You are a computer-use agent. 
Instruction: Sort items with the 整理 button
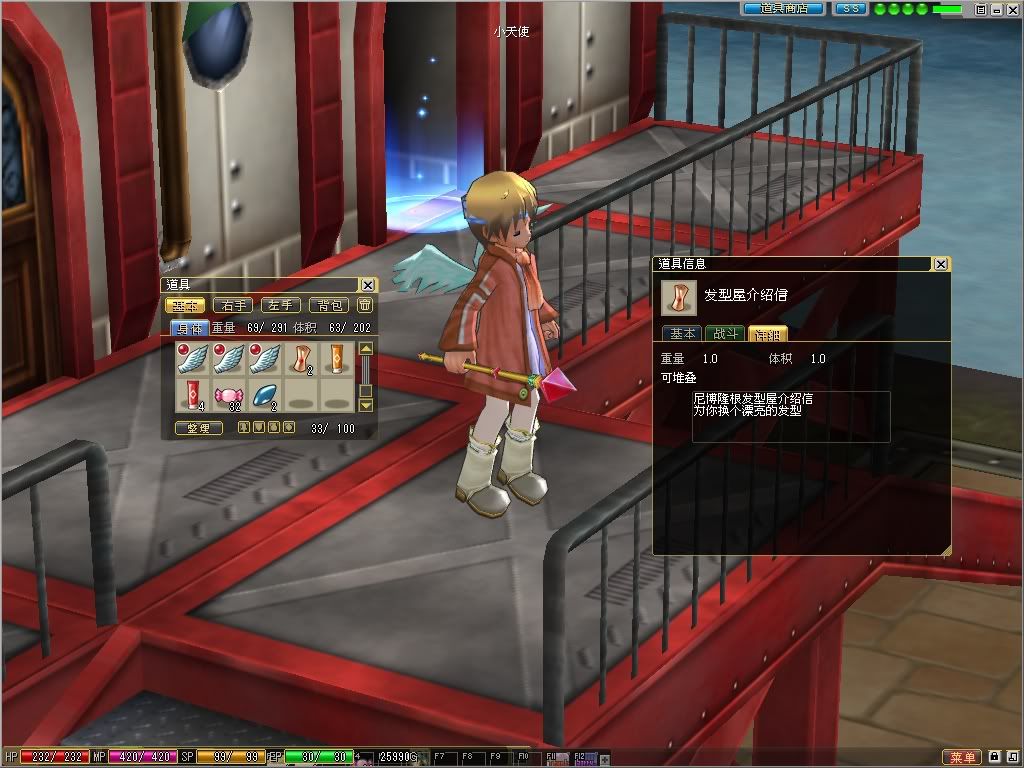point(199,428)
